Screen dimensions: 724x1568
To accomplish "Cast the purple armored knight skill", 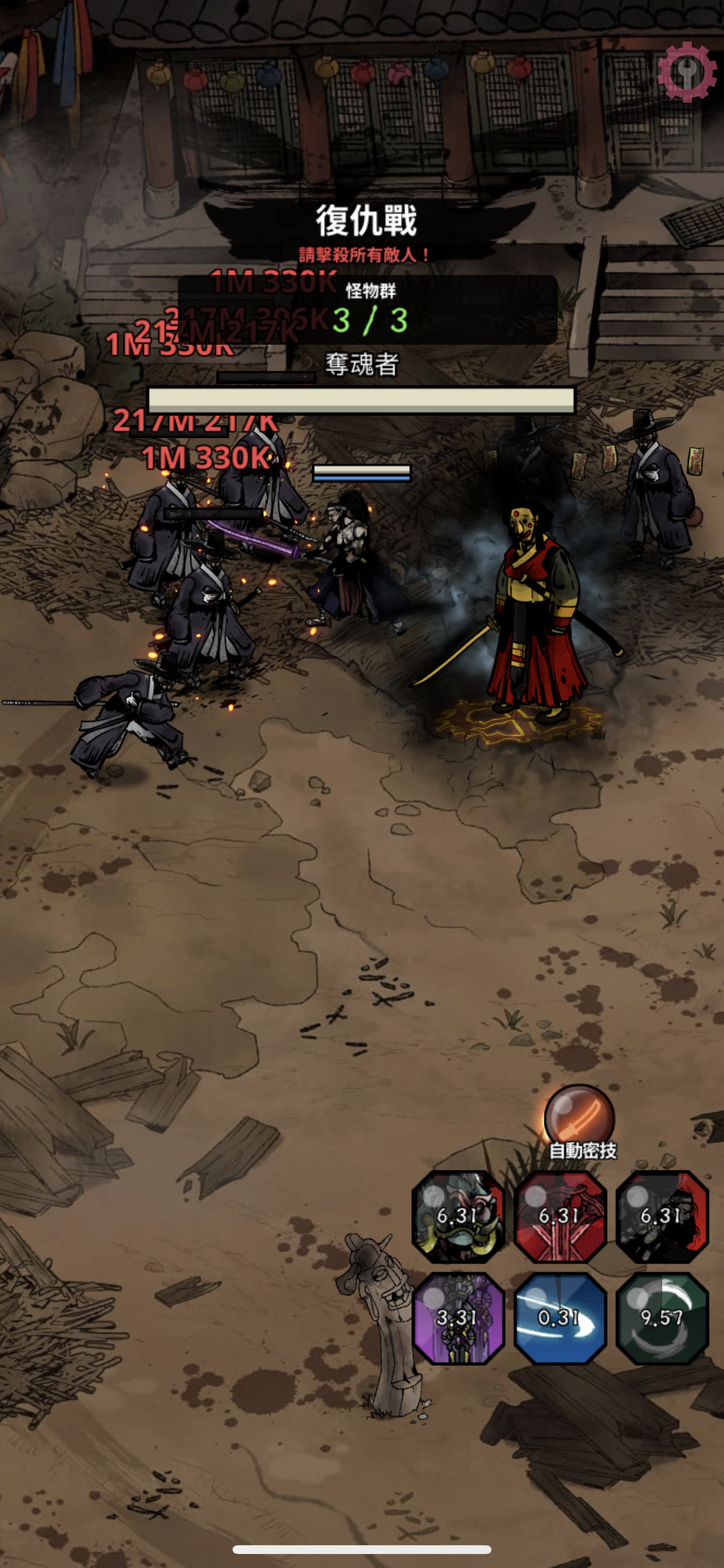I will (x=458, y=1318).
